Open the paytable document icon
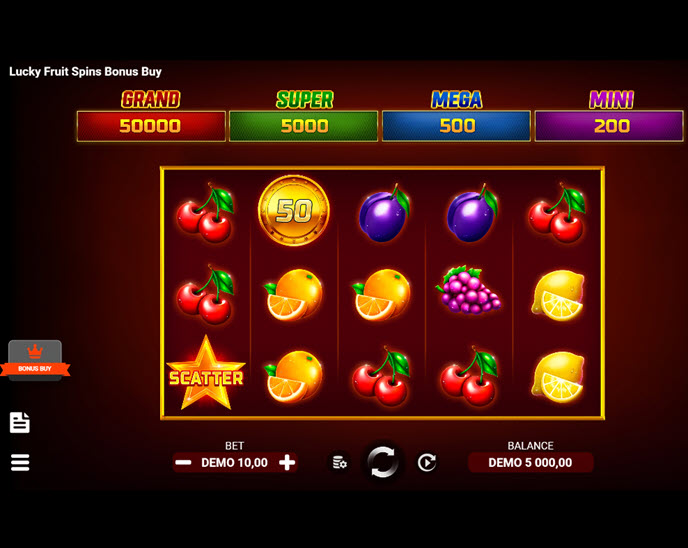Image resolution: width=688 pixels, height=548 pixels. [x=20, y=422]
